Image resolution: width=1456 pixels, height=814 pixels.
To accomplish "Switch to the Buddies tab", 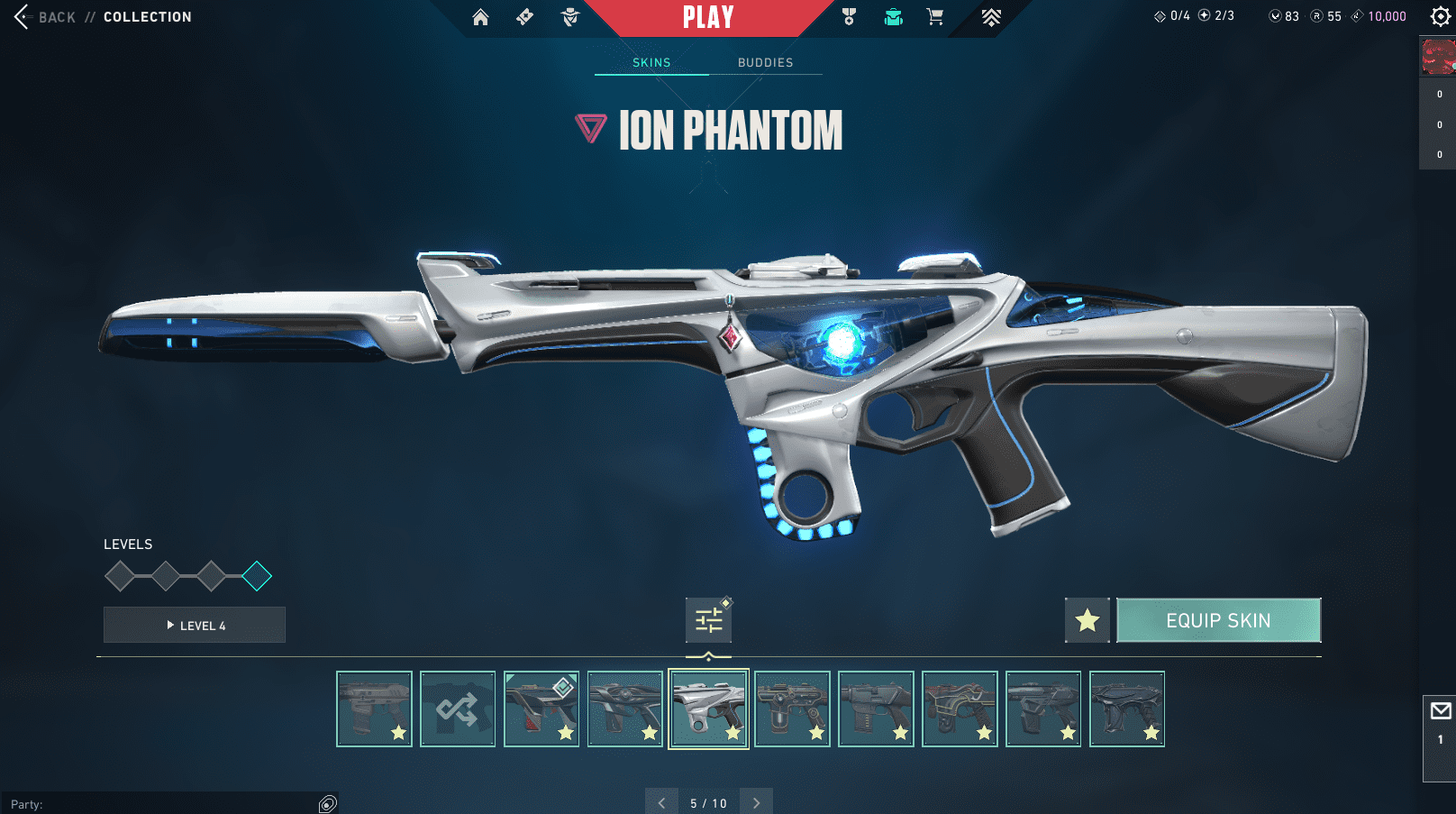I will tap(765, 62).
